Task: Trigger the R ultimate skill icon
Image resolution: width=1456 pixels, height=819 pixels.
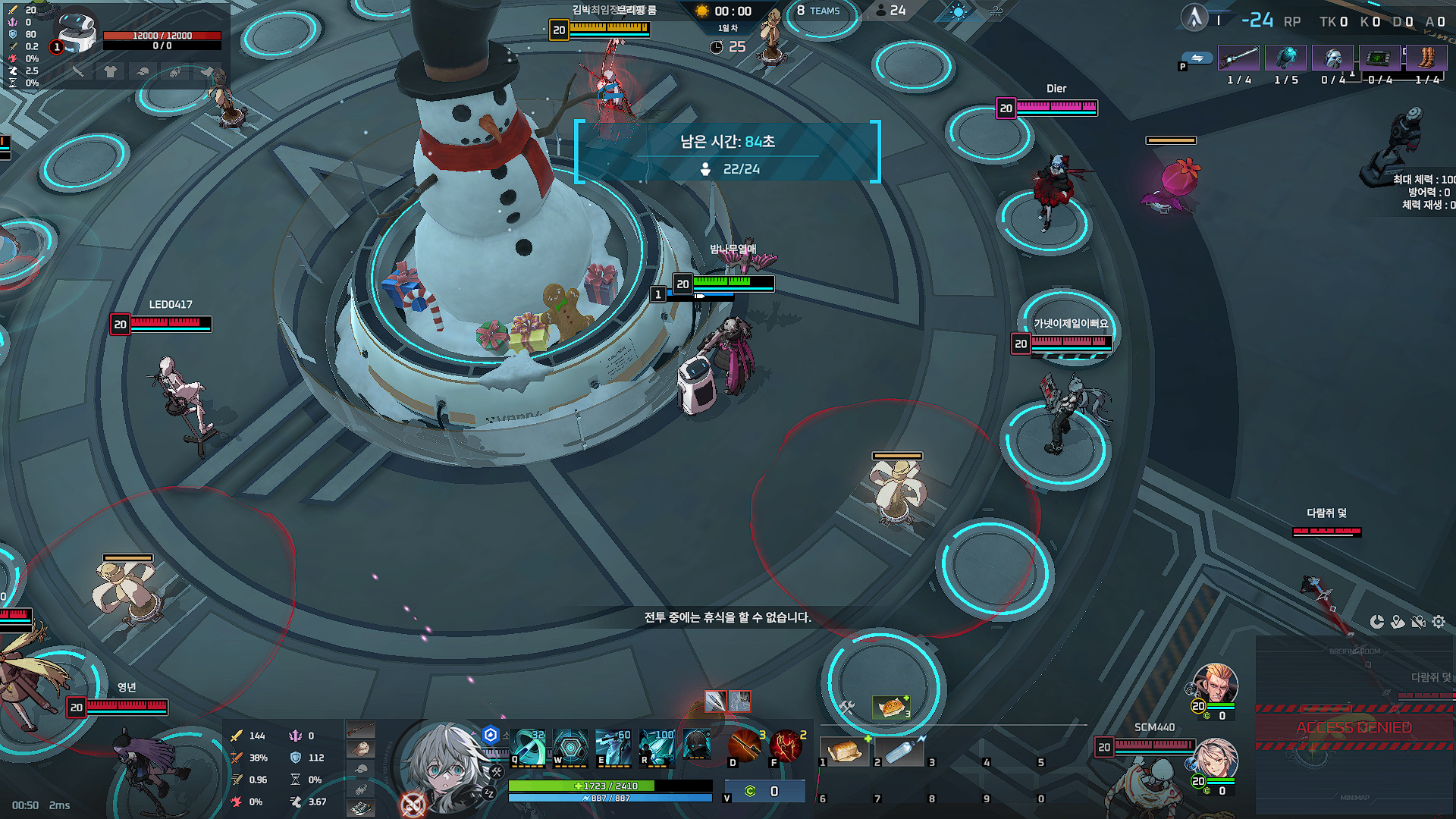Action: click(x=657, y=746)
